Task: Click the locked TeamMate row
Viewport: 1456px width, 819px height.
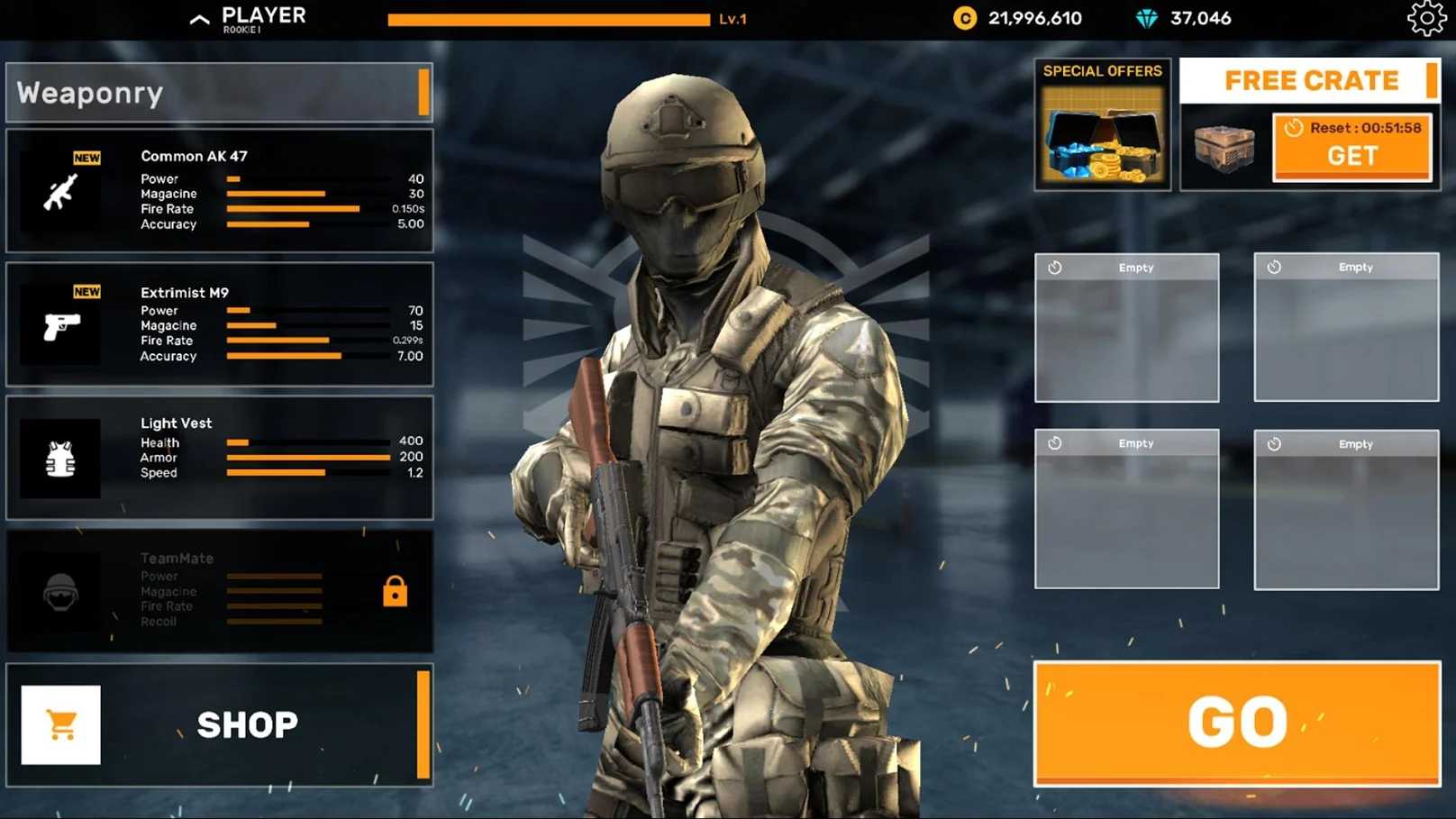Action: pos(219,591)
